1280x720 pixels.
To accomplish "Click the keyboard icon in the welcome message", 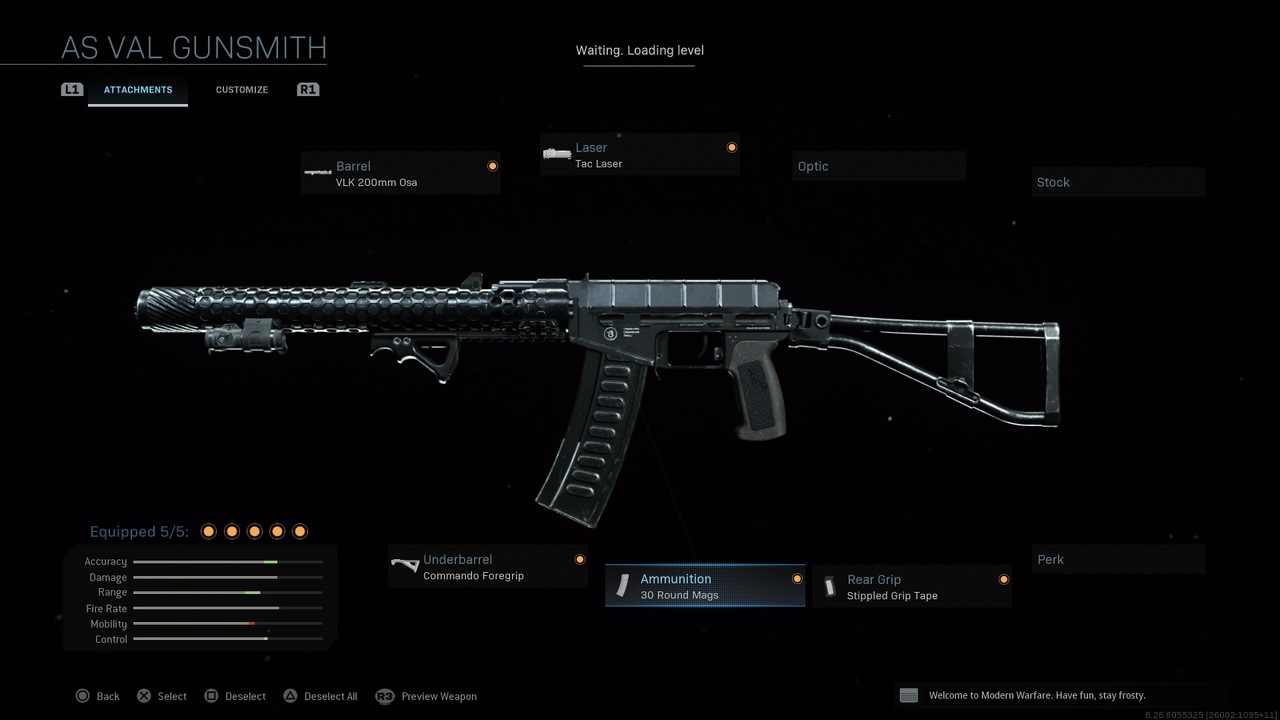I will (908, 694).
